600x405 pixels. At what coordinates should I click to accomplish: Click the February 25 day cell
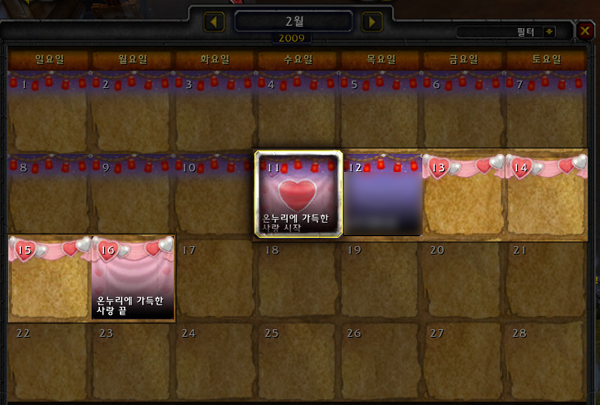299,360
